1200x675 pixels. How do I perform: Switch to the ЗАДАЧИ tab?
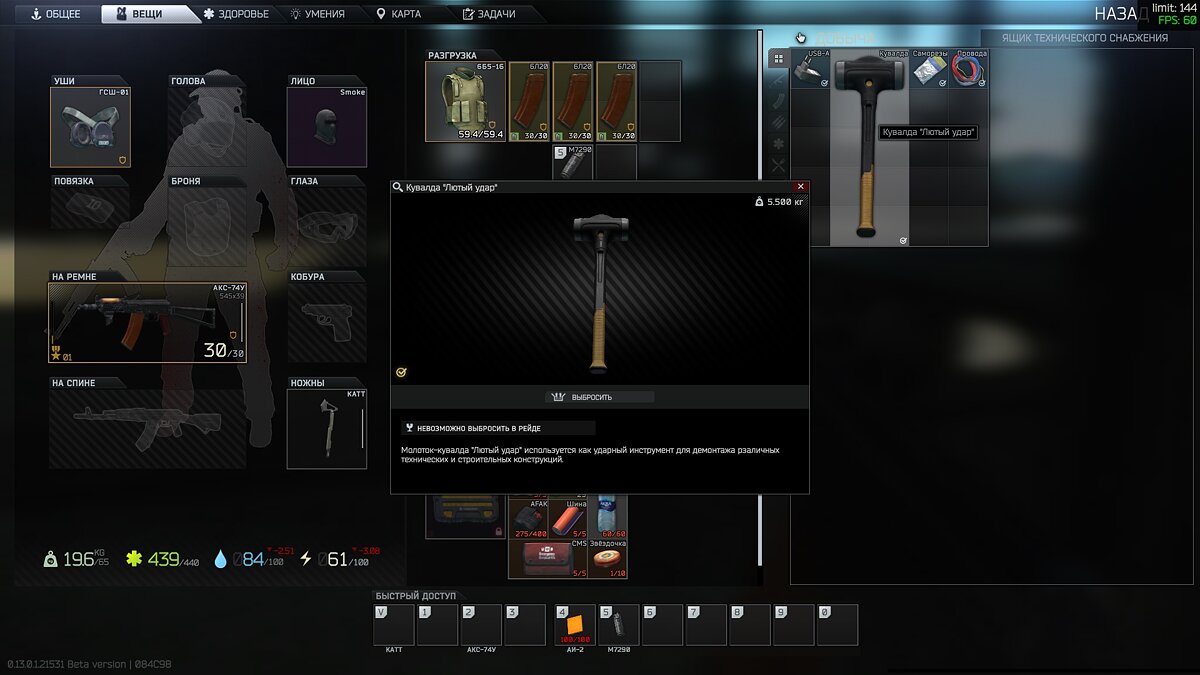point(489,14)
